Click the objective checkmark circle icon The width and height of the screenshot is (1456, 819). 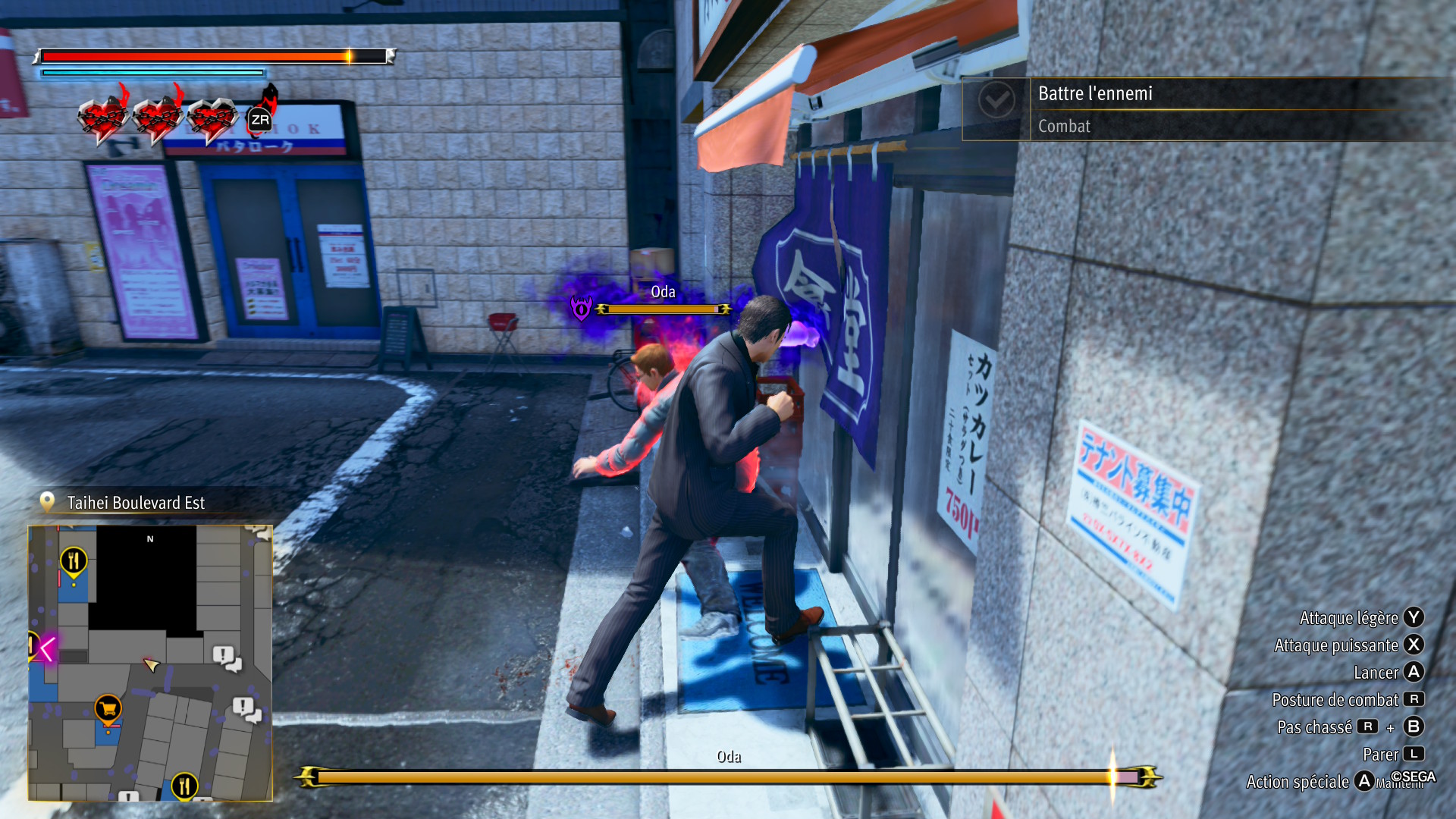tap(996, 100)
